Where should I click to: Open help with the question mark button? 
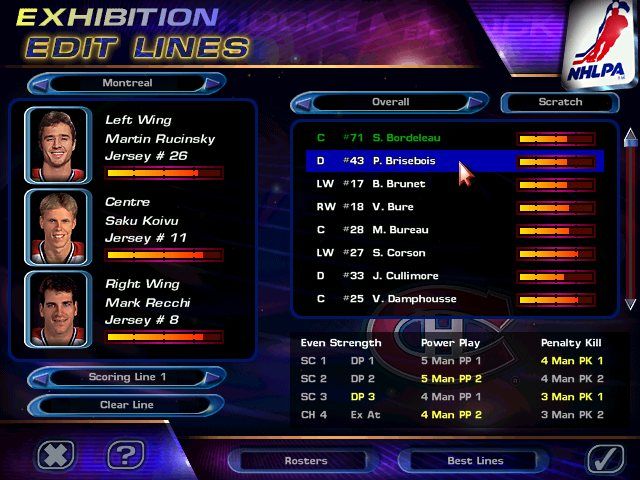coord(125,456)
